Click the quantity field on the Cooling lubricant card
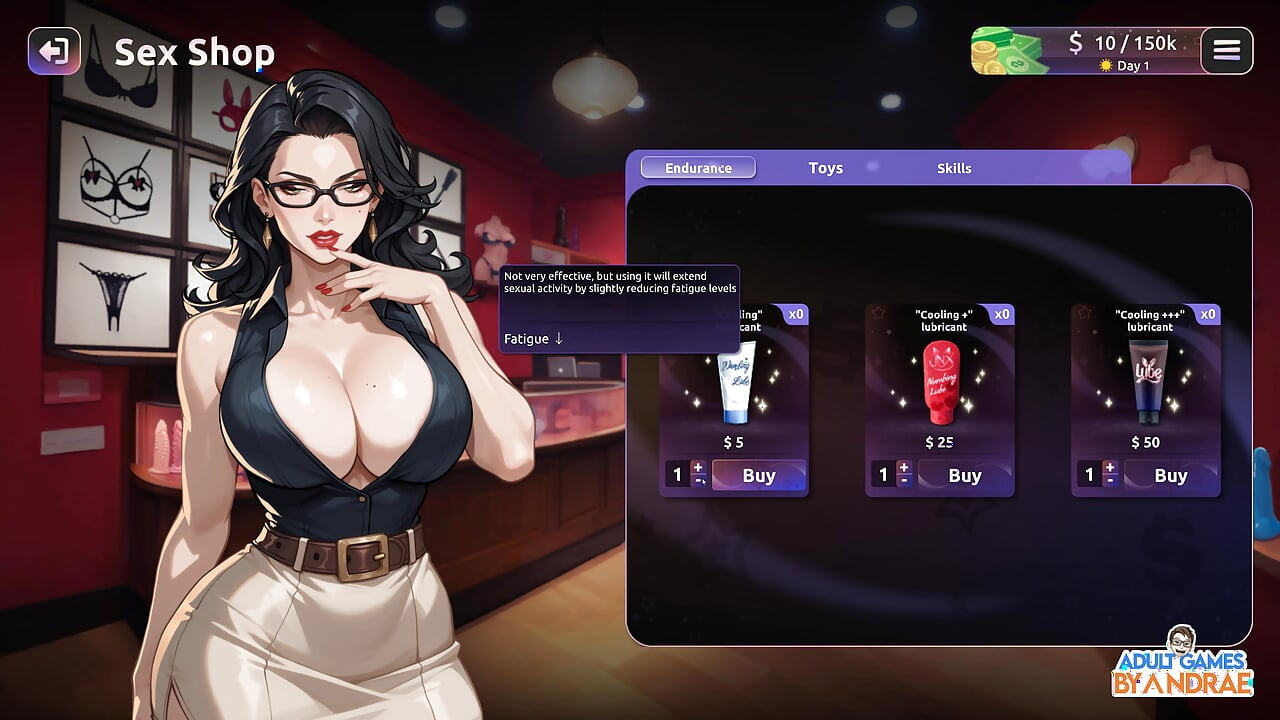This screenshot has width=1280, height=720. pos(676,474)
